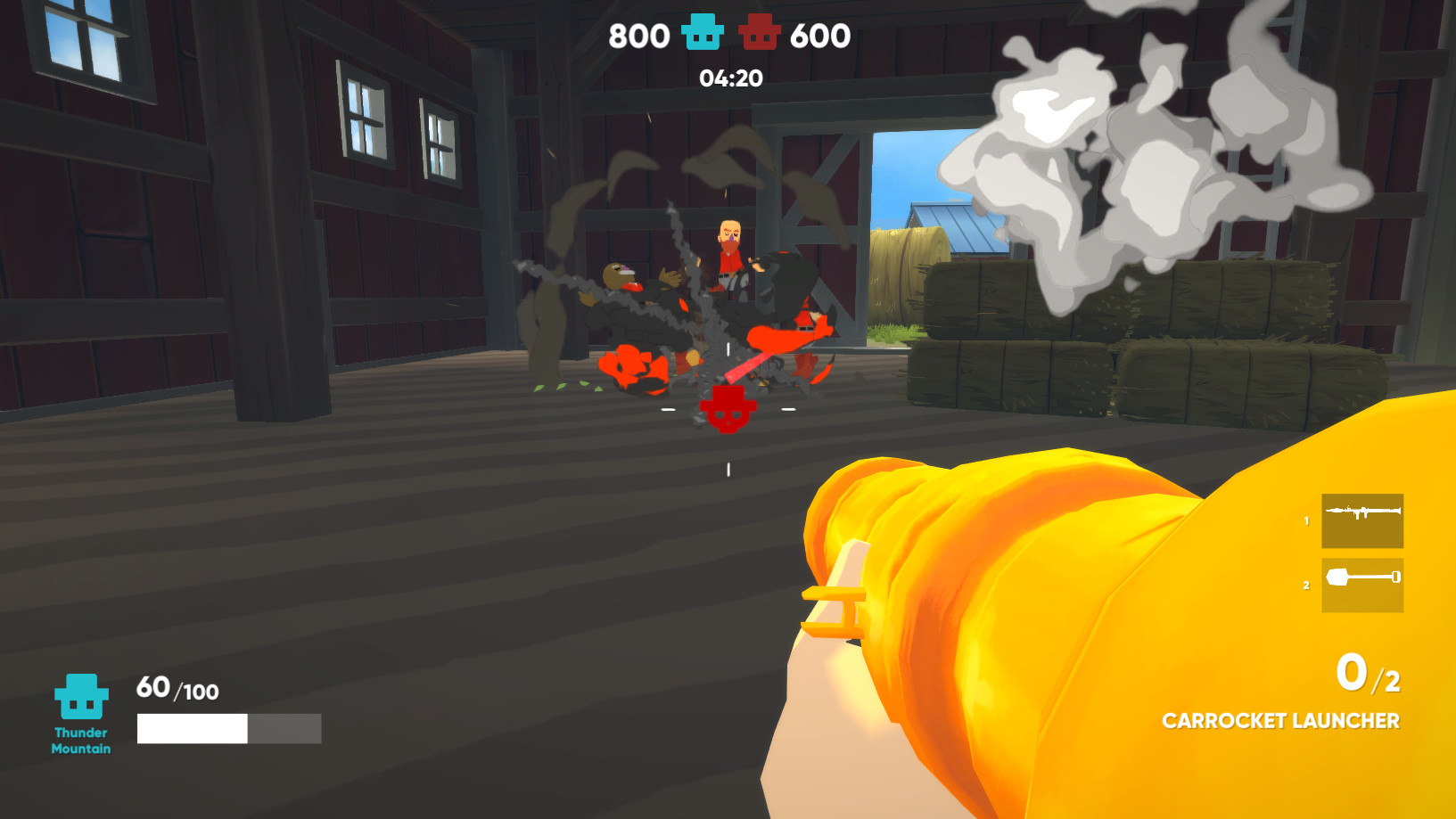Click the number 2 beside the second weapon slot

1305,584
